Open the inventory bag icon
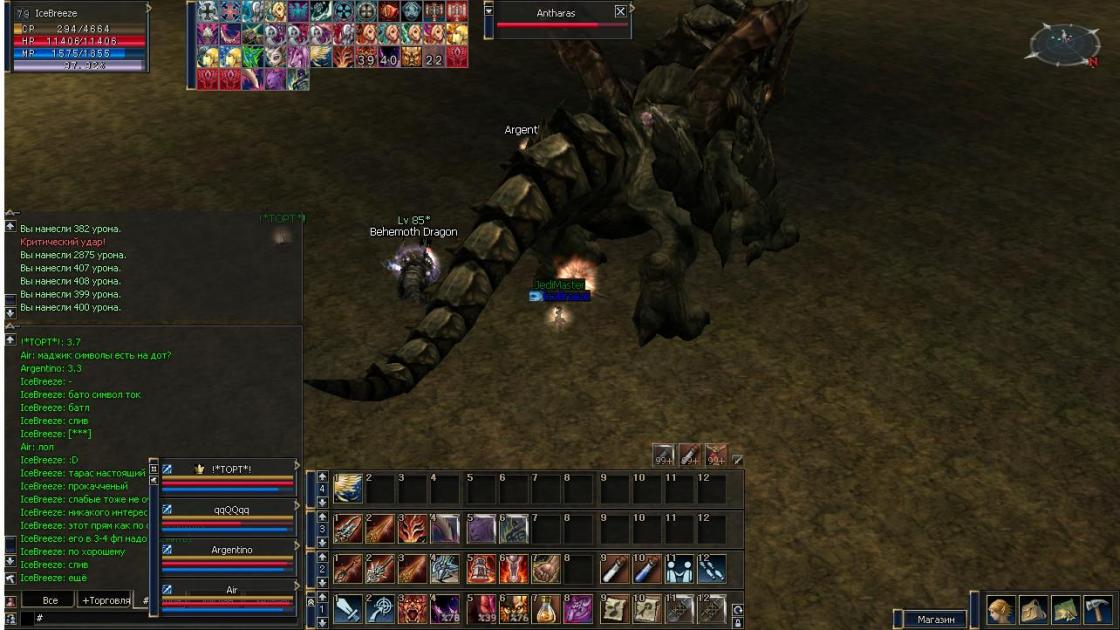 pos(1033,610)
